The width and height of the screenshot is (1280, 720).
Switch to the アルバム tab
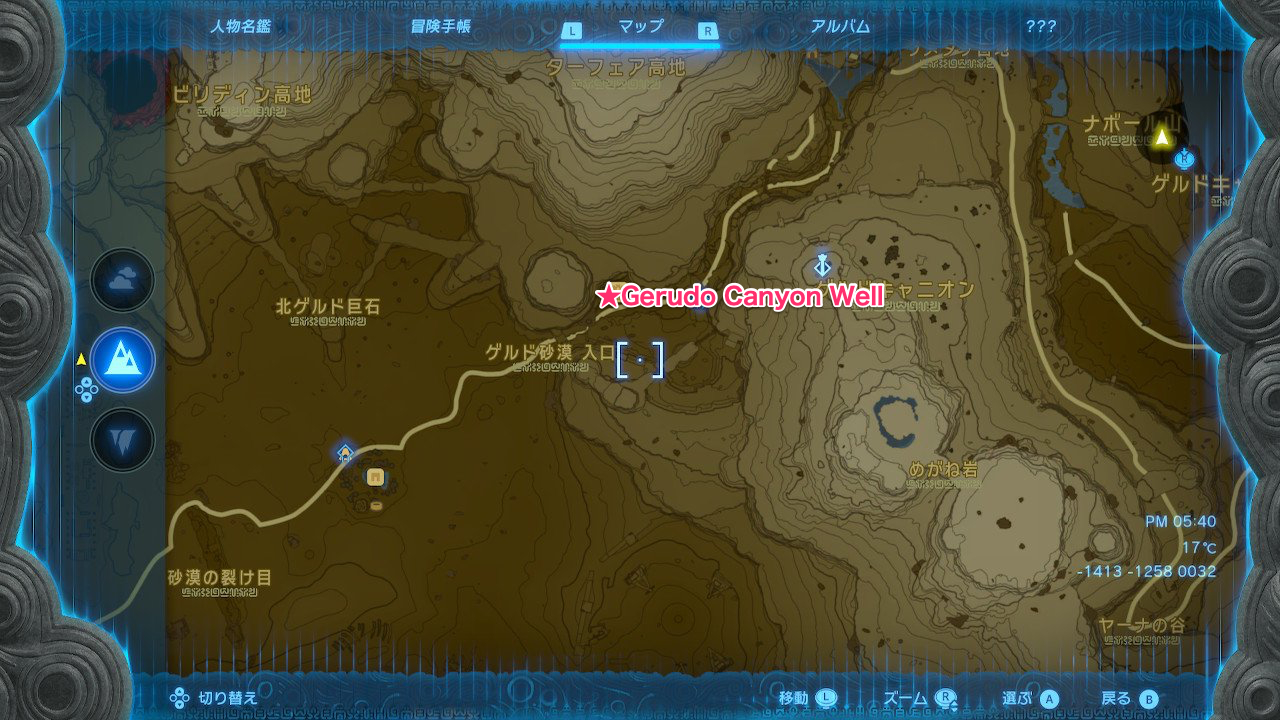[840, 27]
